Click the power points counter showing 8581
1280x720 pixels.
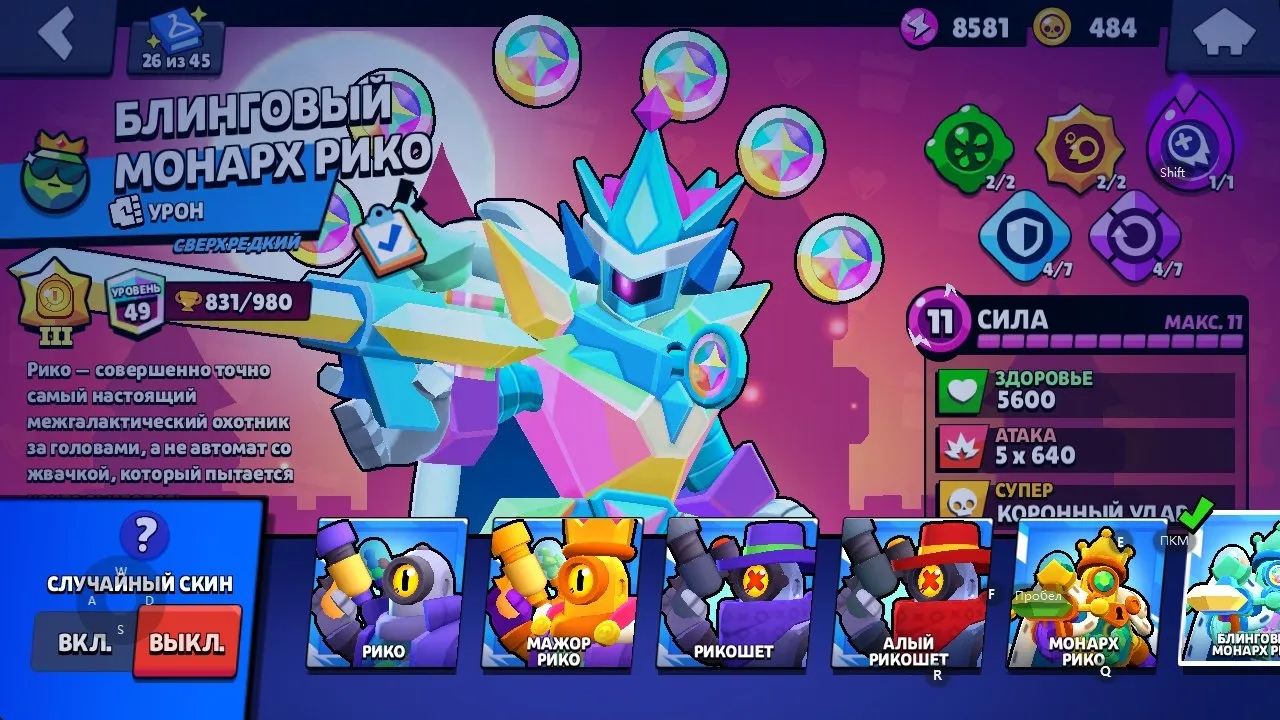click(x=950, y=27)
